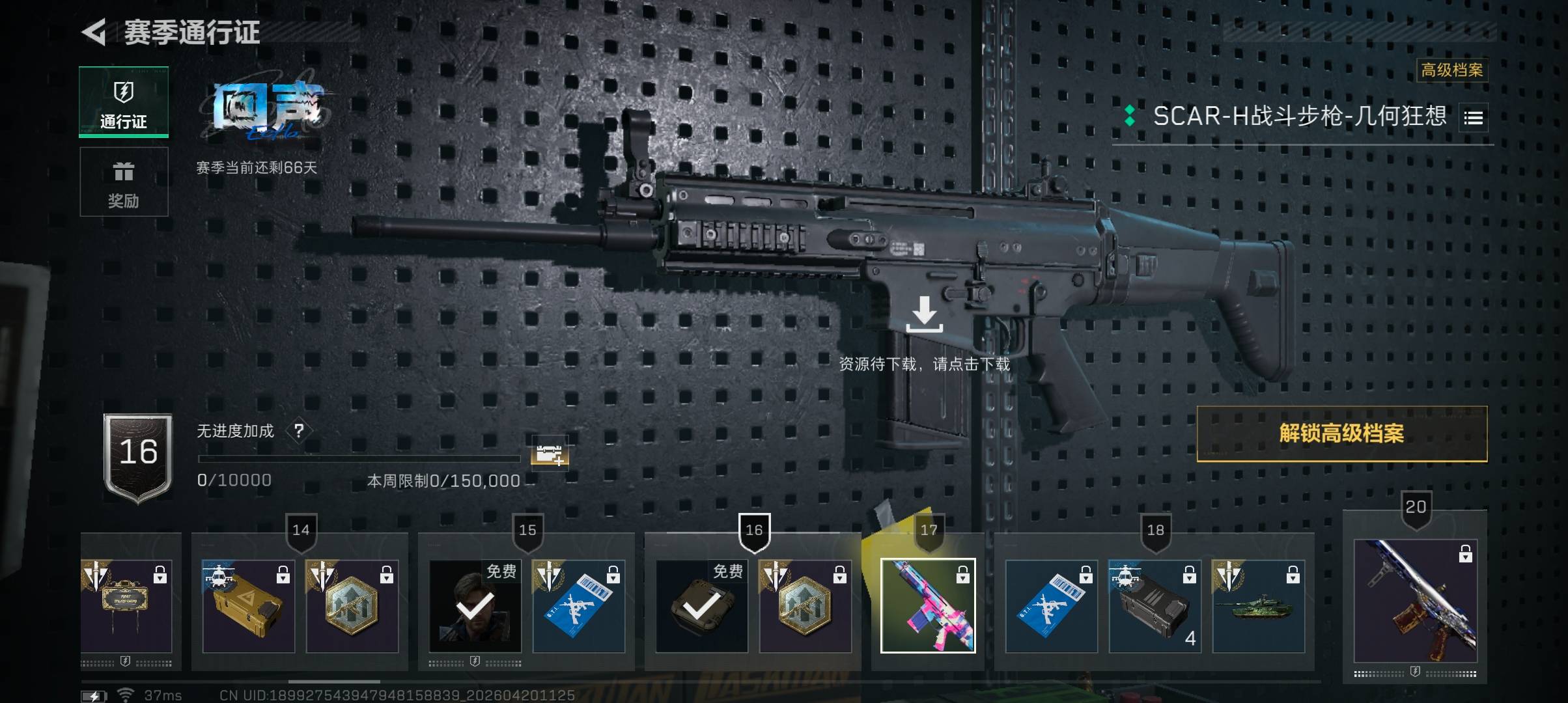Select the black crate with quantity 4

pos(1155,605)
